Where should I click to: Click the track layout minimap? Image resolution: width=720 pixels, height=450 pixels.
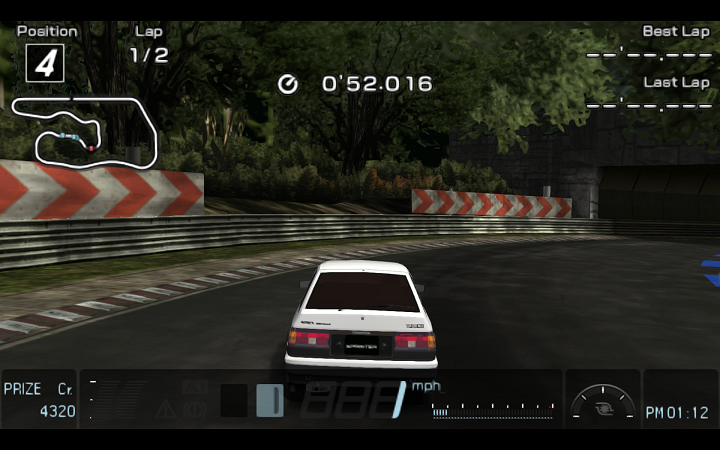[85, 131]
